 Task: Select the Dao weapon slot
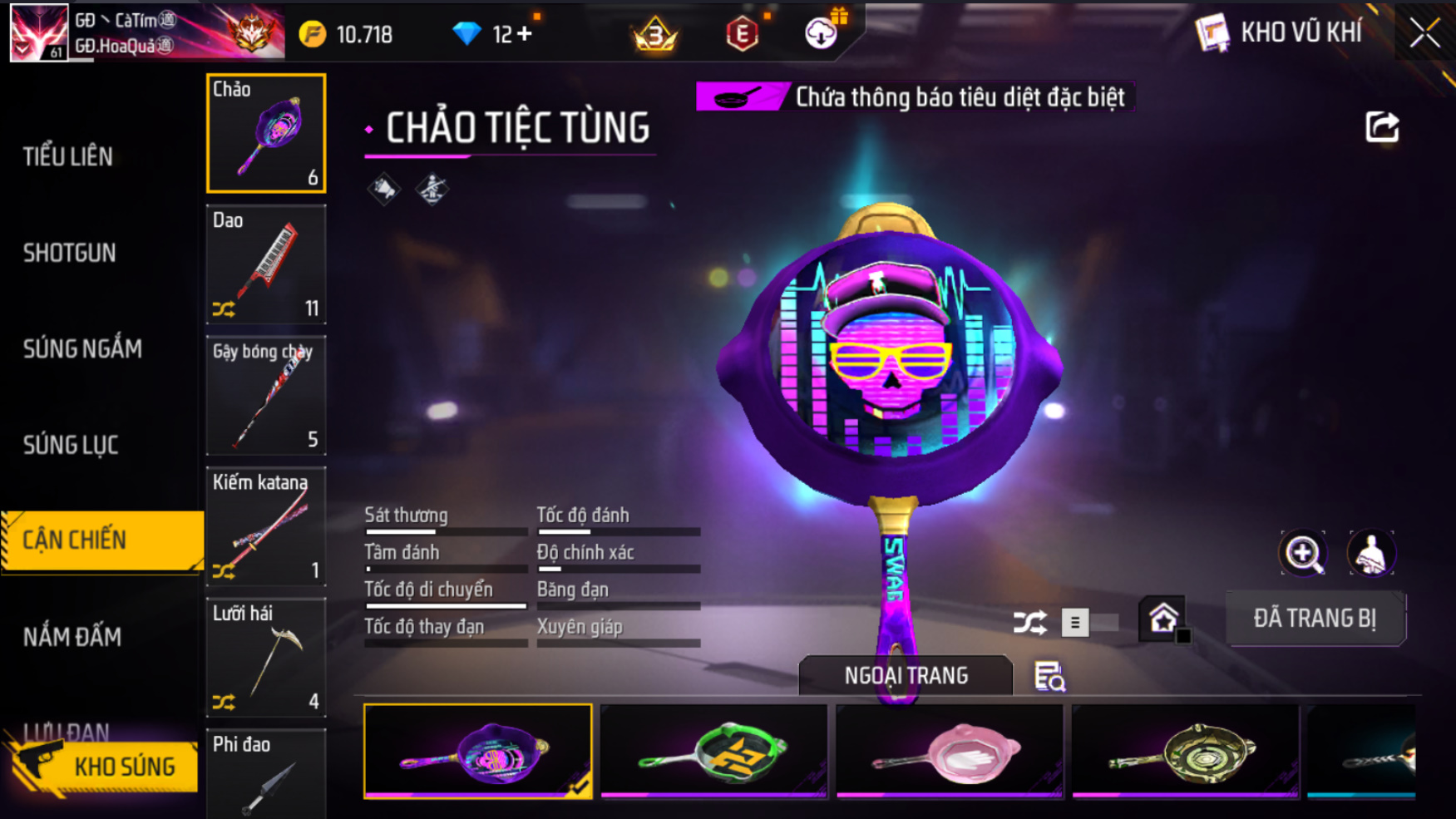[266, 264]
